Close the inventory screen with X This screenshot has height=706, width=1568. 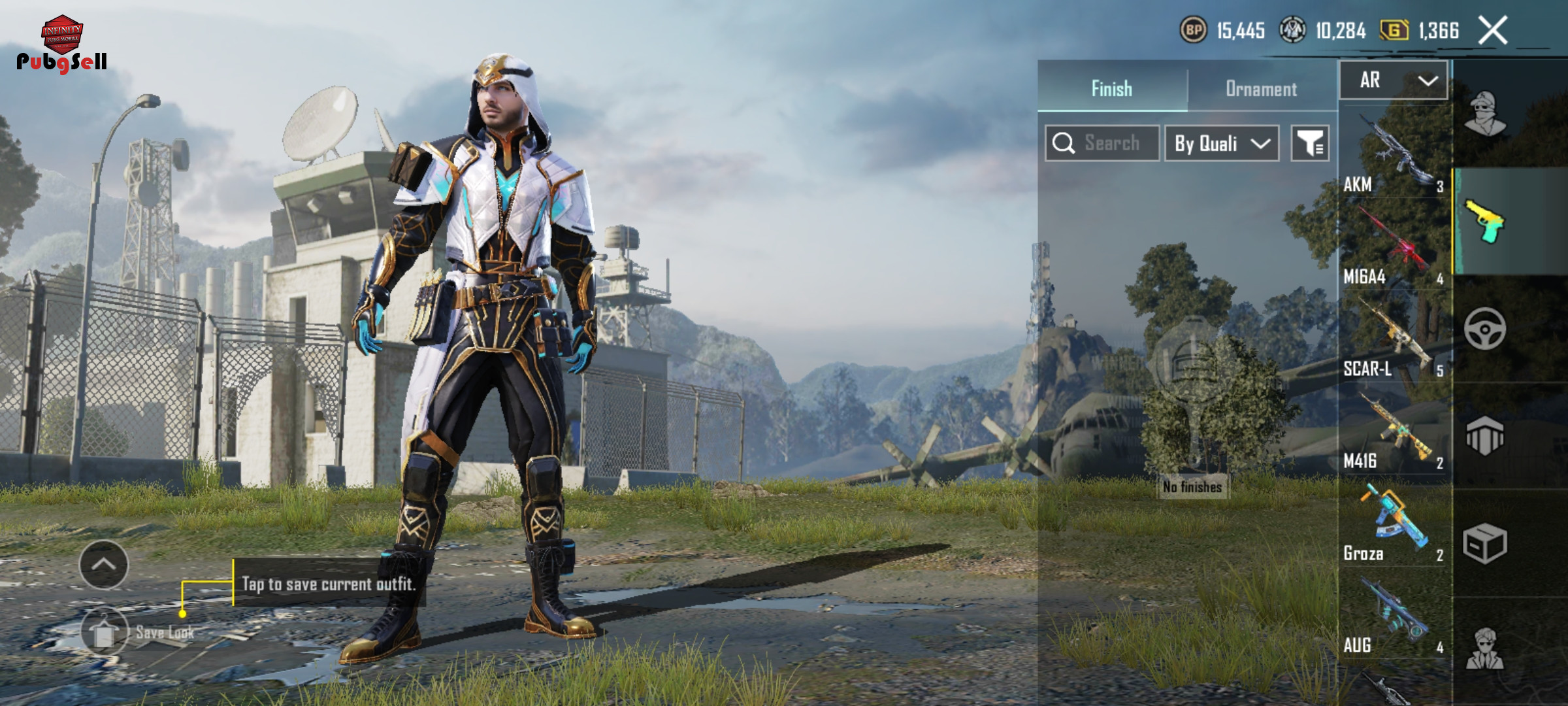click(1493, 30)
